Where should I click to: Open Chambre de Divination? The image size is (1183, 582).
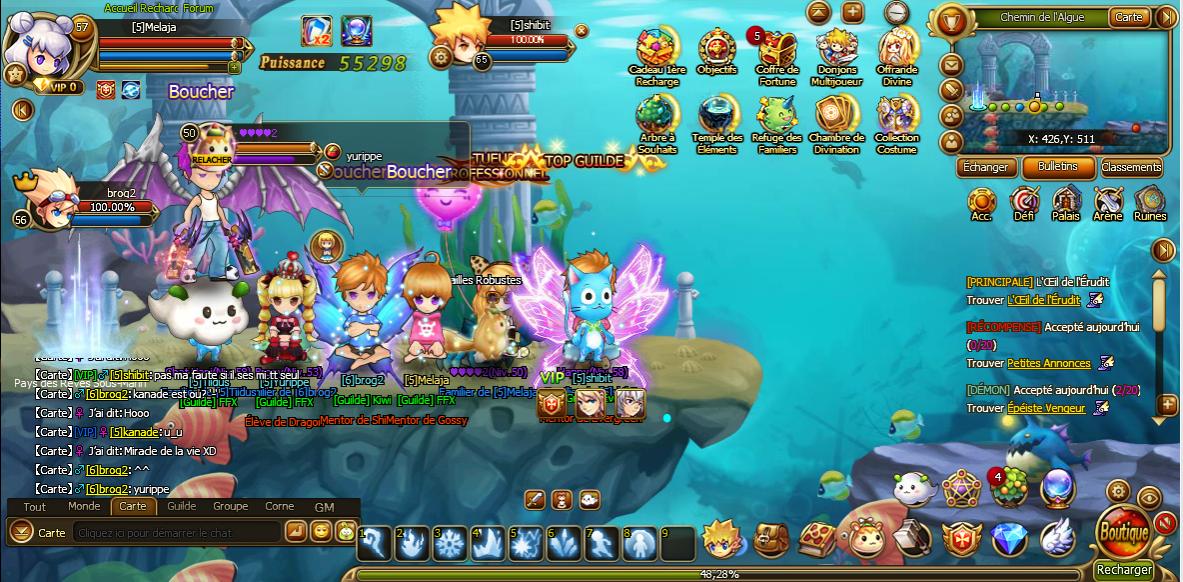[836, 120]
